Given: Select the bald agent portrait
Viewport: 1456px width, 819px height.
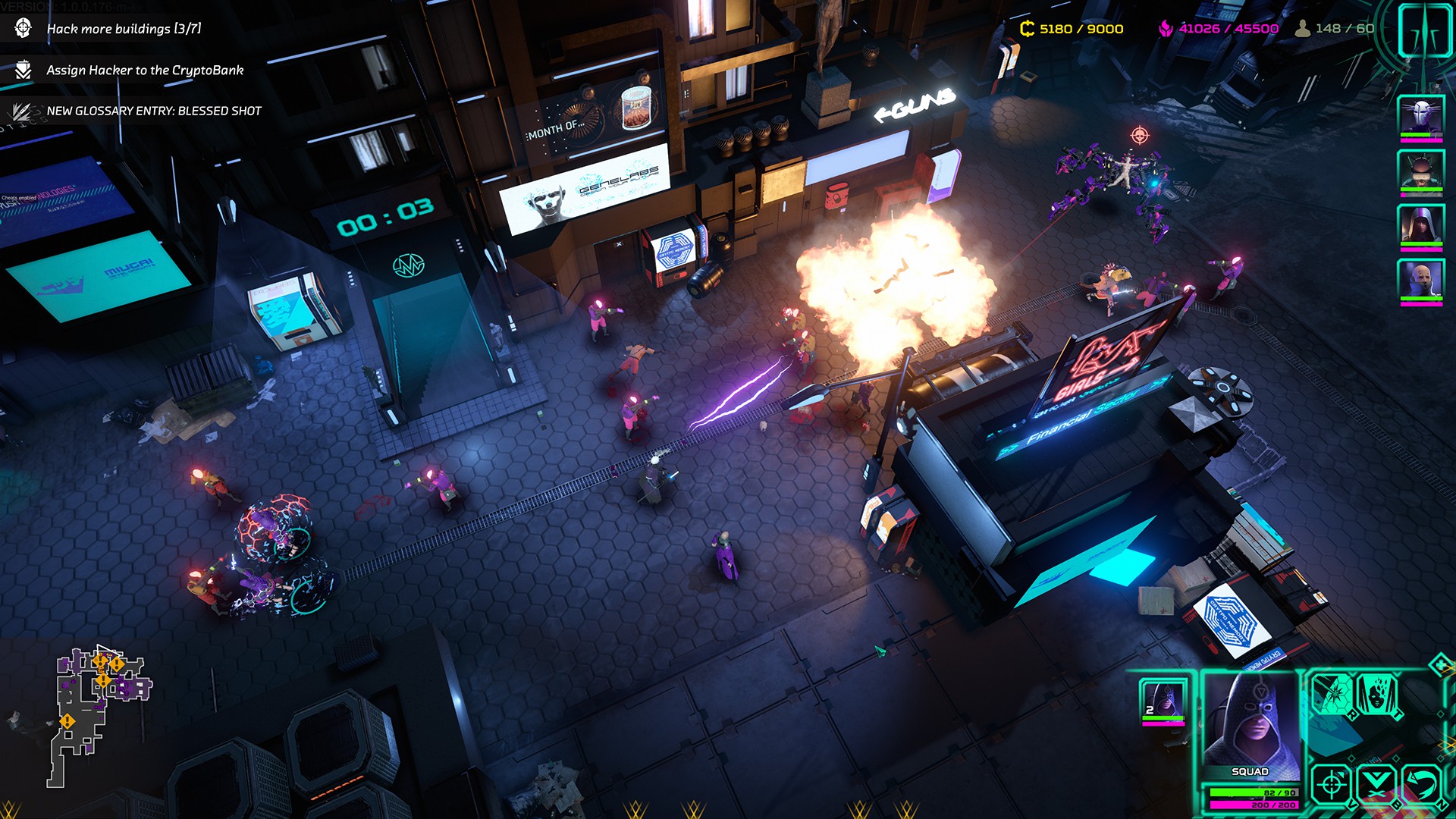Looking at the screenshot, I should 1420,281.
